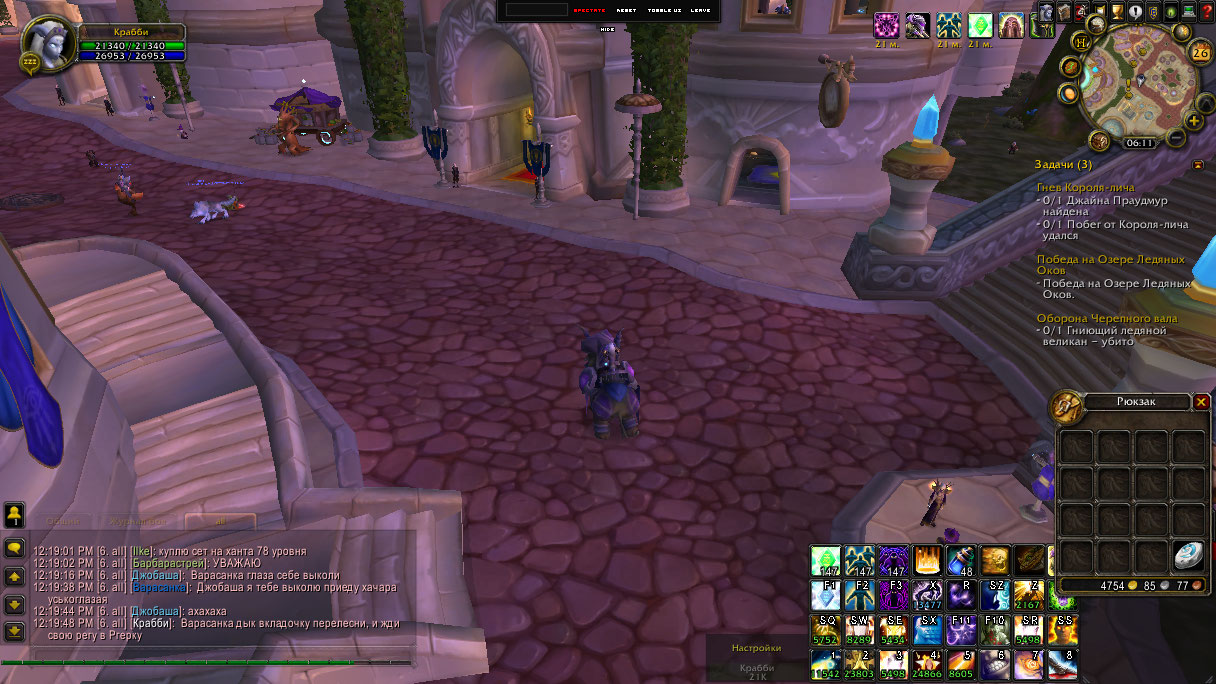Screen dimensions: 1216x684
Task: Activate the ability bound to key 1
Action: 826,663
